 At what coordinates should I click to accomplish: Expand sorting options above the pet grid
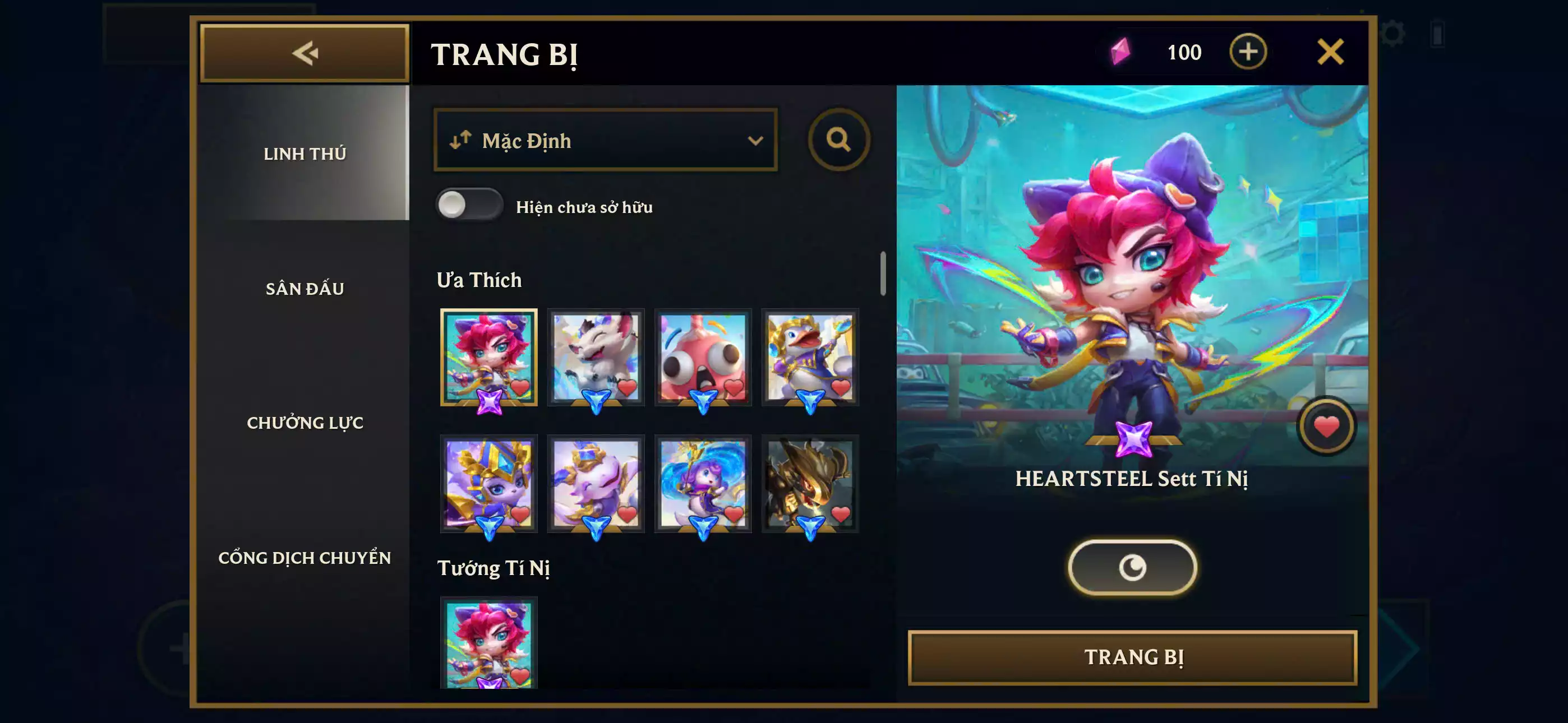tap(605, 140)
